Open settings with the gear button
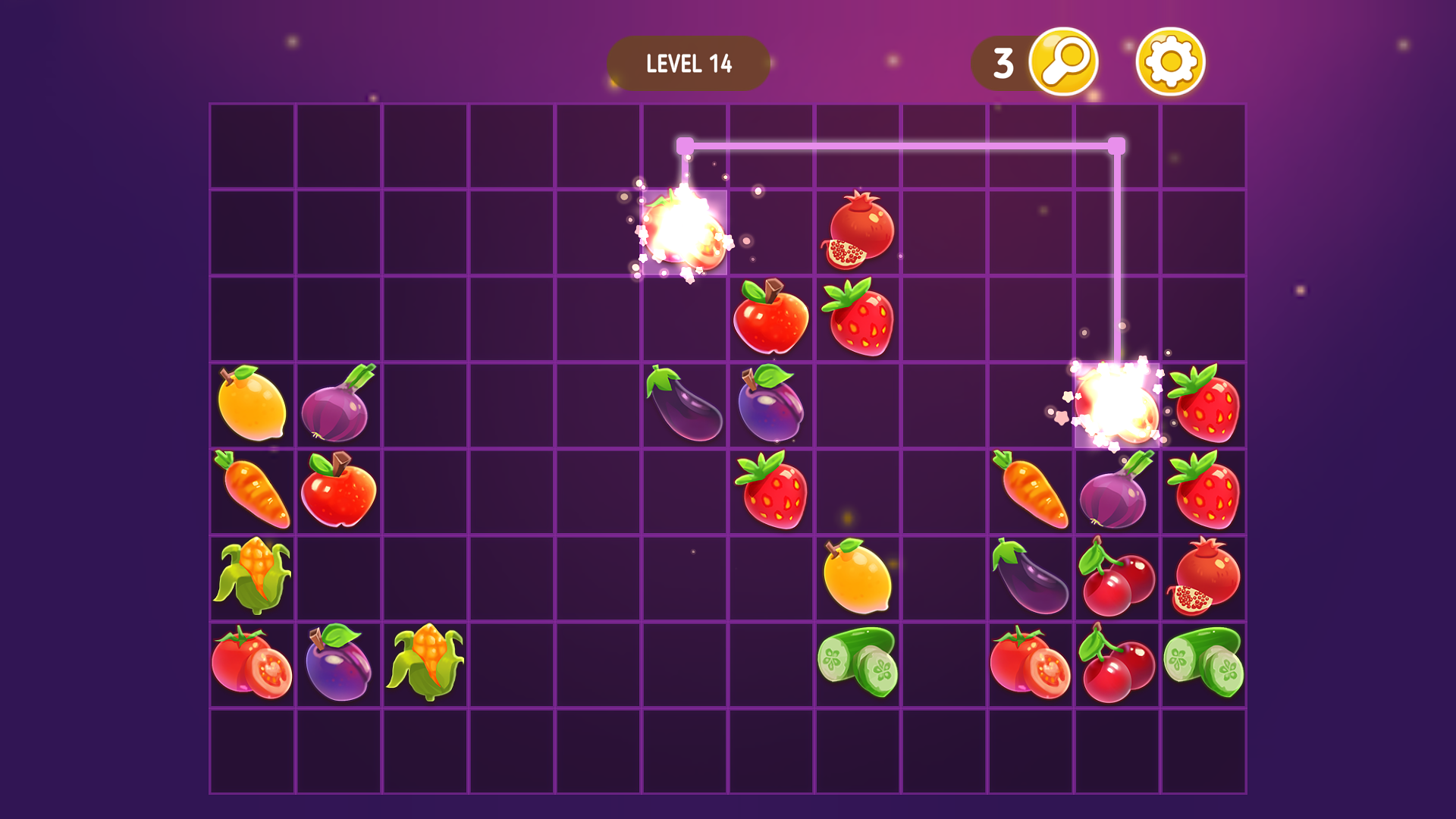 pos(1170,62)
